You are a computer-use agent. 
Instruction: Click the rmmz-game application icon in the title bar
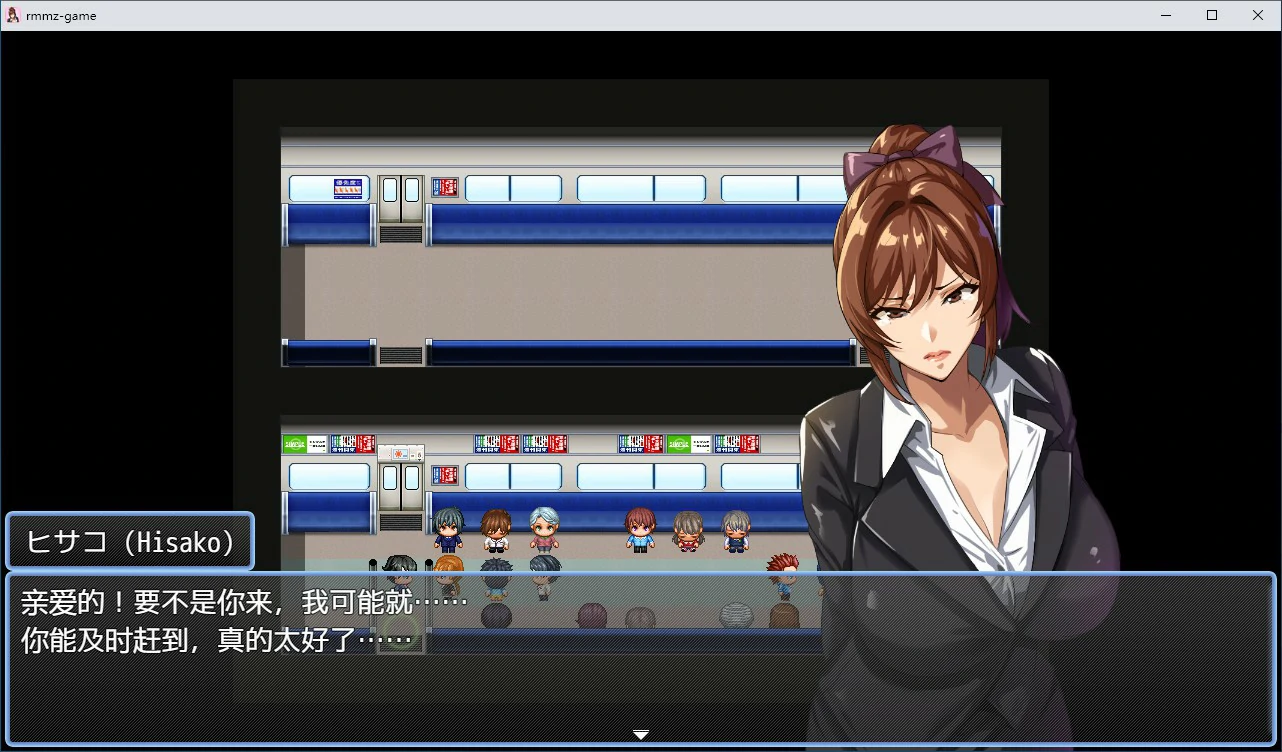pos(12,15)
